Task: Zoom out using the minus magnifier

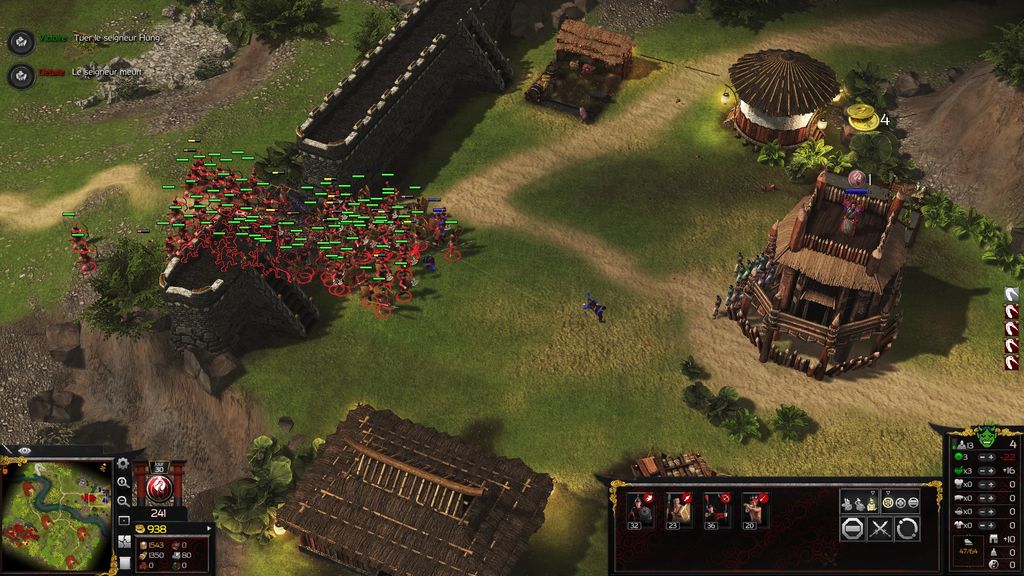Action: click(123, 502)
